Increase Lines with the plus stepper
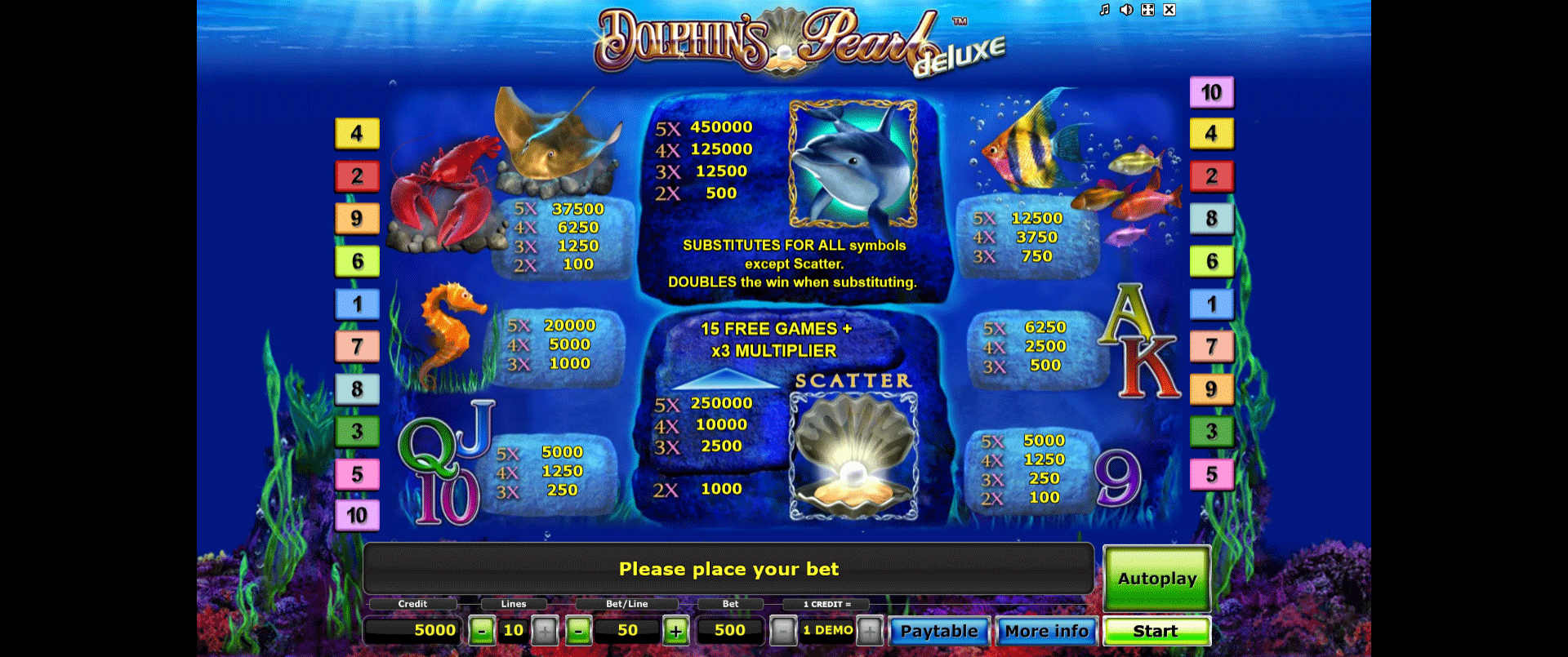The width and height of the screenshot is (1568, 657). pos(546,630)
